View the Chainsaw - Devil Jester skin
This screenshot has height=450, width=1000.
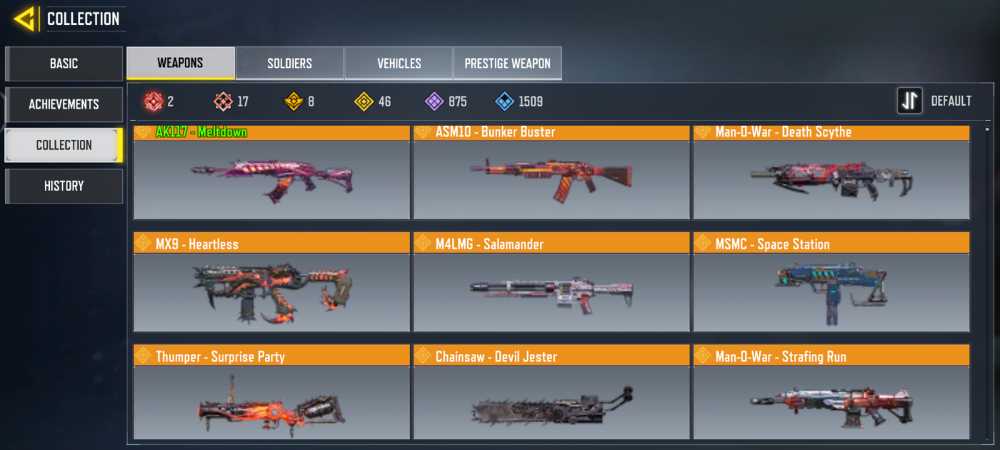551,392
